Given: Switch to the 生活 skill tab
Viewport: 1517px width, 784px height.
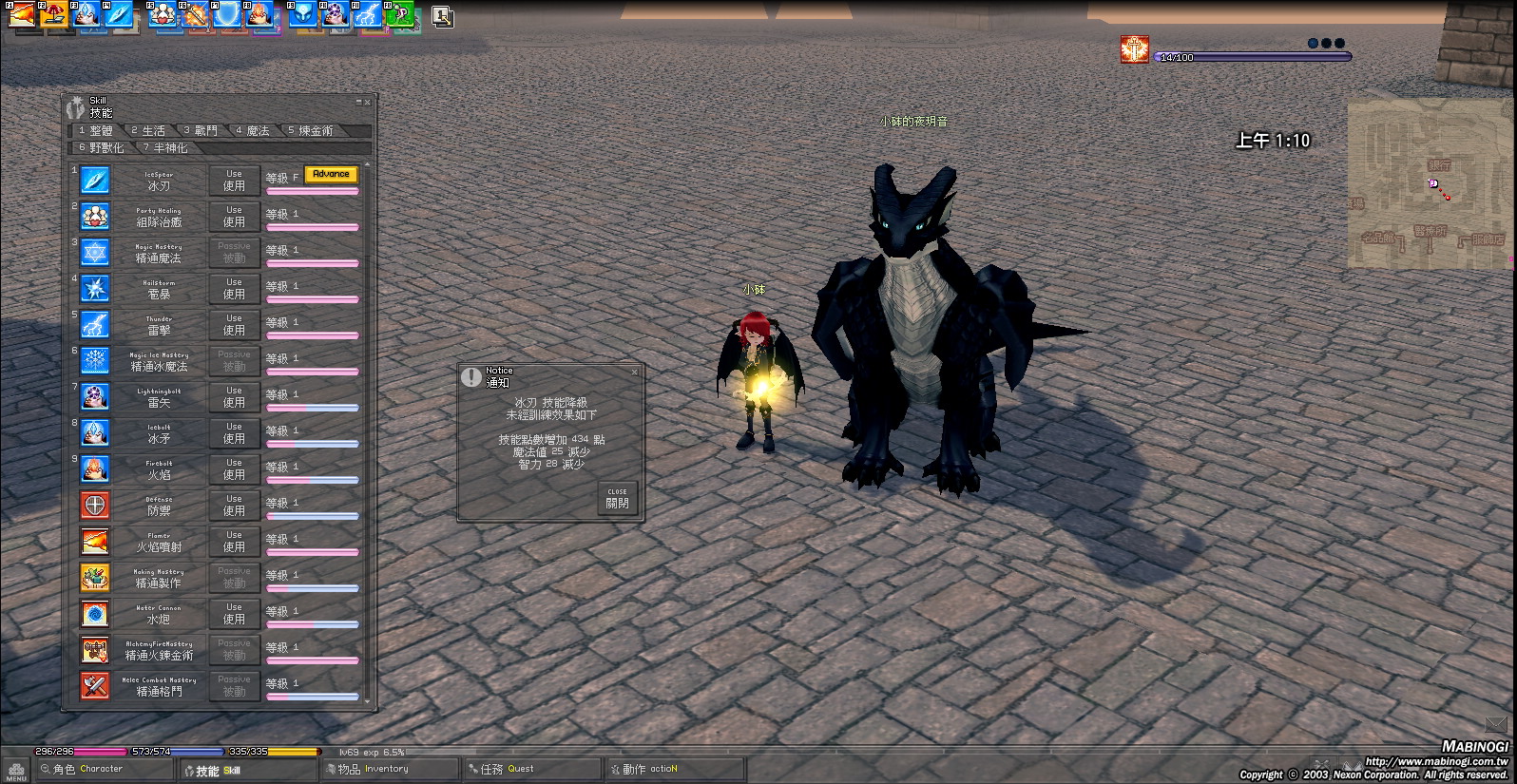Looking at the screenshot, I should [x=148, y=131].
